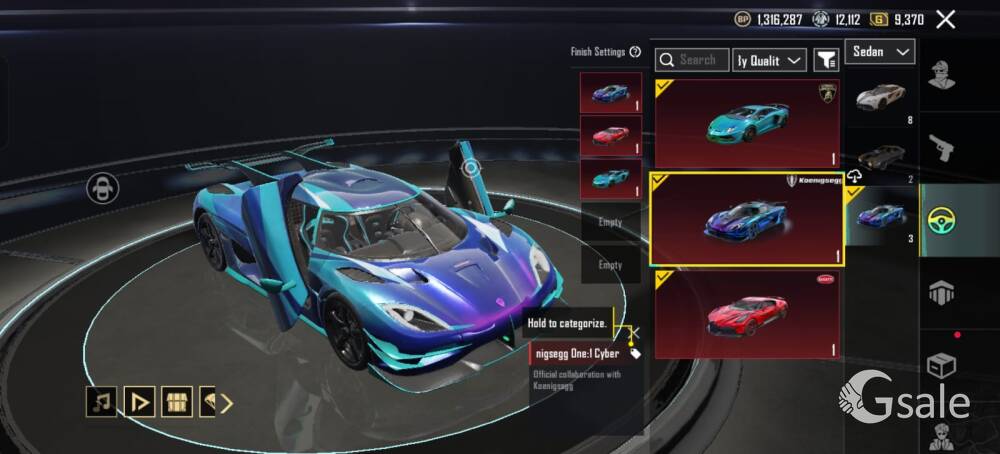Select the black muscle car in list
1000x454 pixels.
tap(880, 158)
